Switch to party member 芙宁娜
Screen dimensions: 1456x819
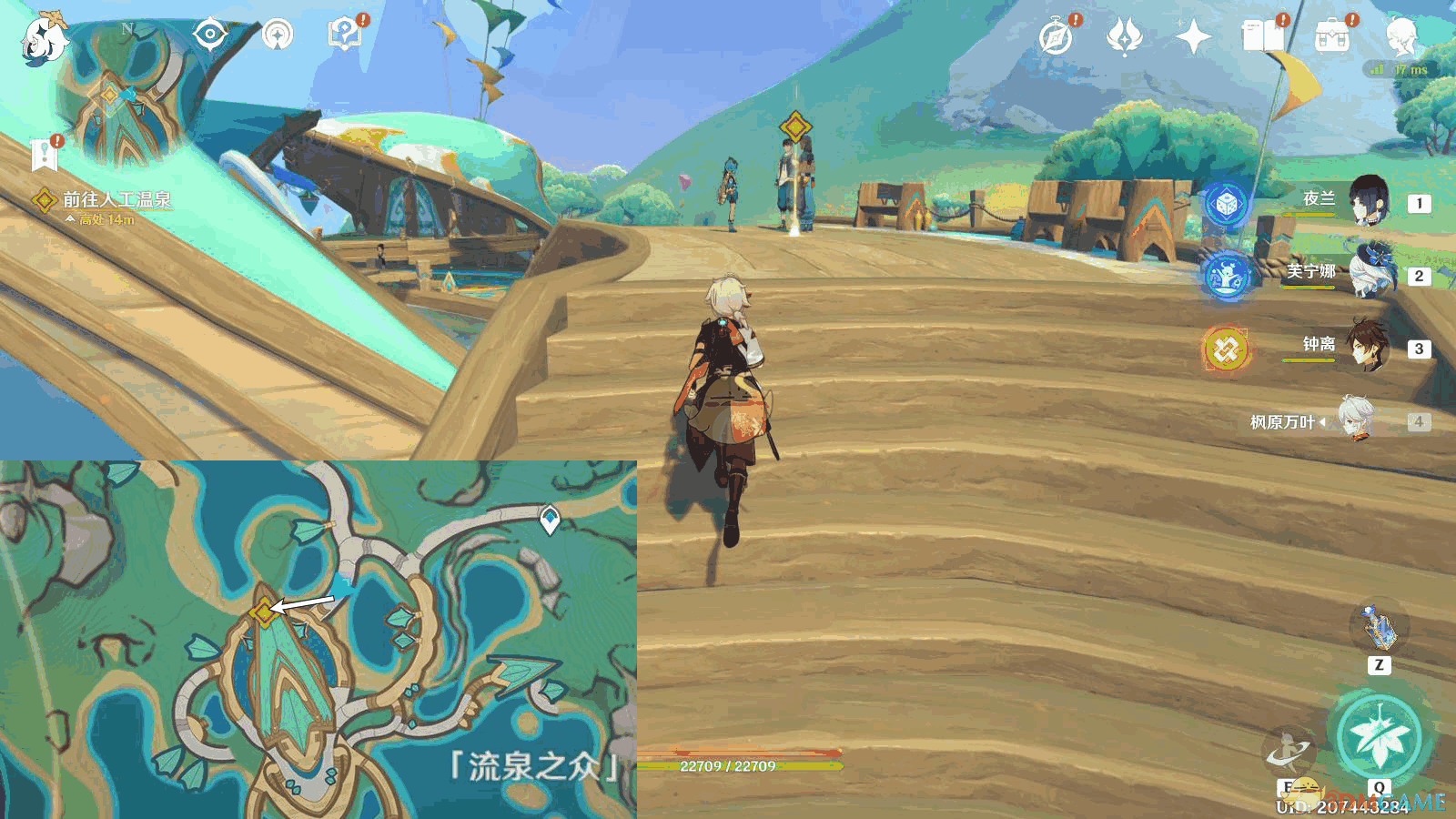[x=1368, y=272]
